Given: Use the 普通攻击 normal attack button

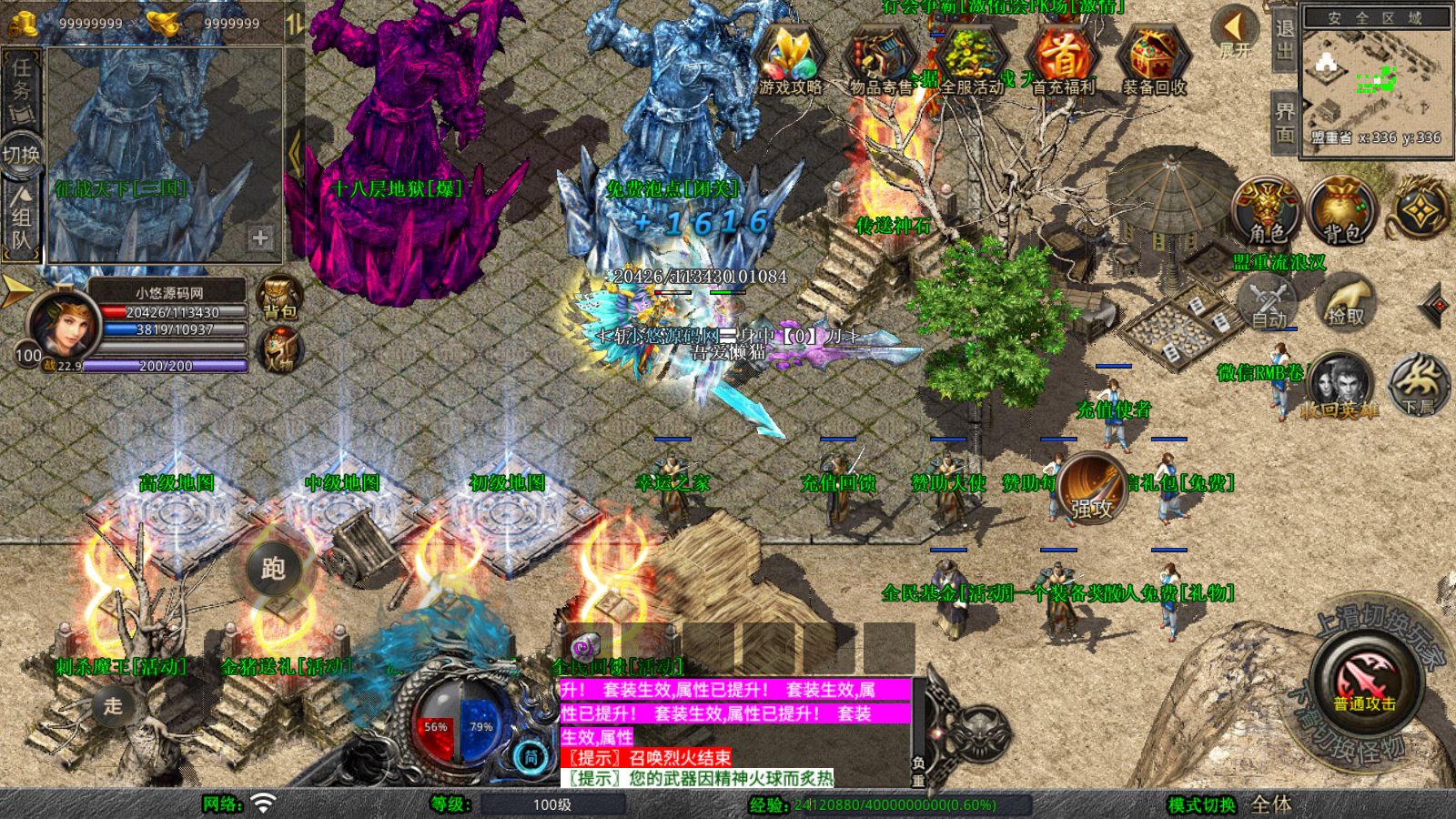Looking at the screenshot, I should (1364, 681).
